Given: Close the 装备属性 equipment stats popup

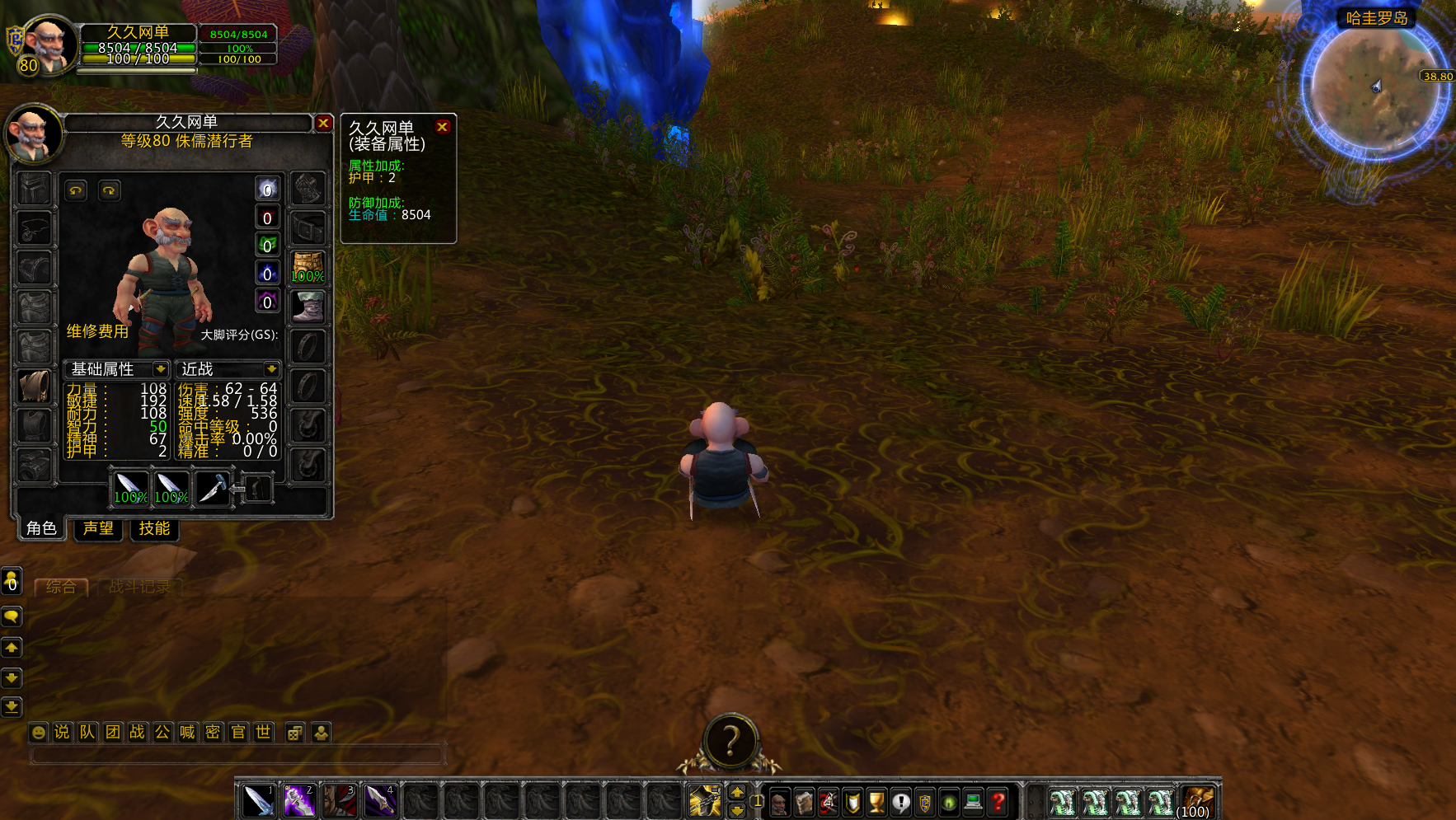Looking at the screenshot, I should tap(442, 127).
